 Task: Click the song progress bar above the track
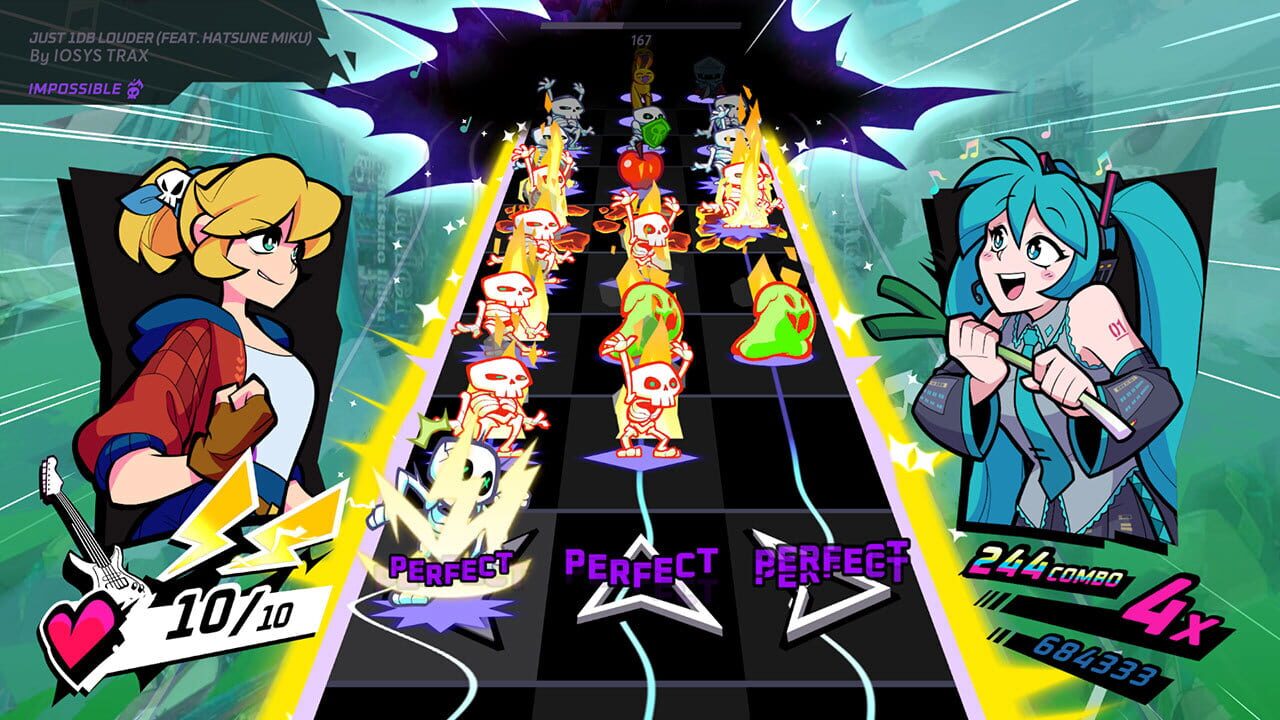click(x=640, y=27)
